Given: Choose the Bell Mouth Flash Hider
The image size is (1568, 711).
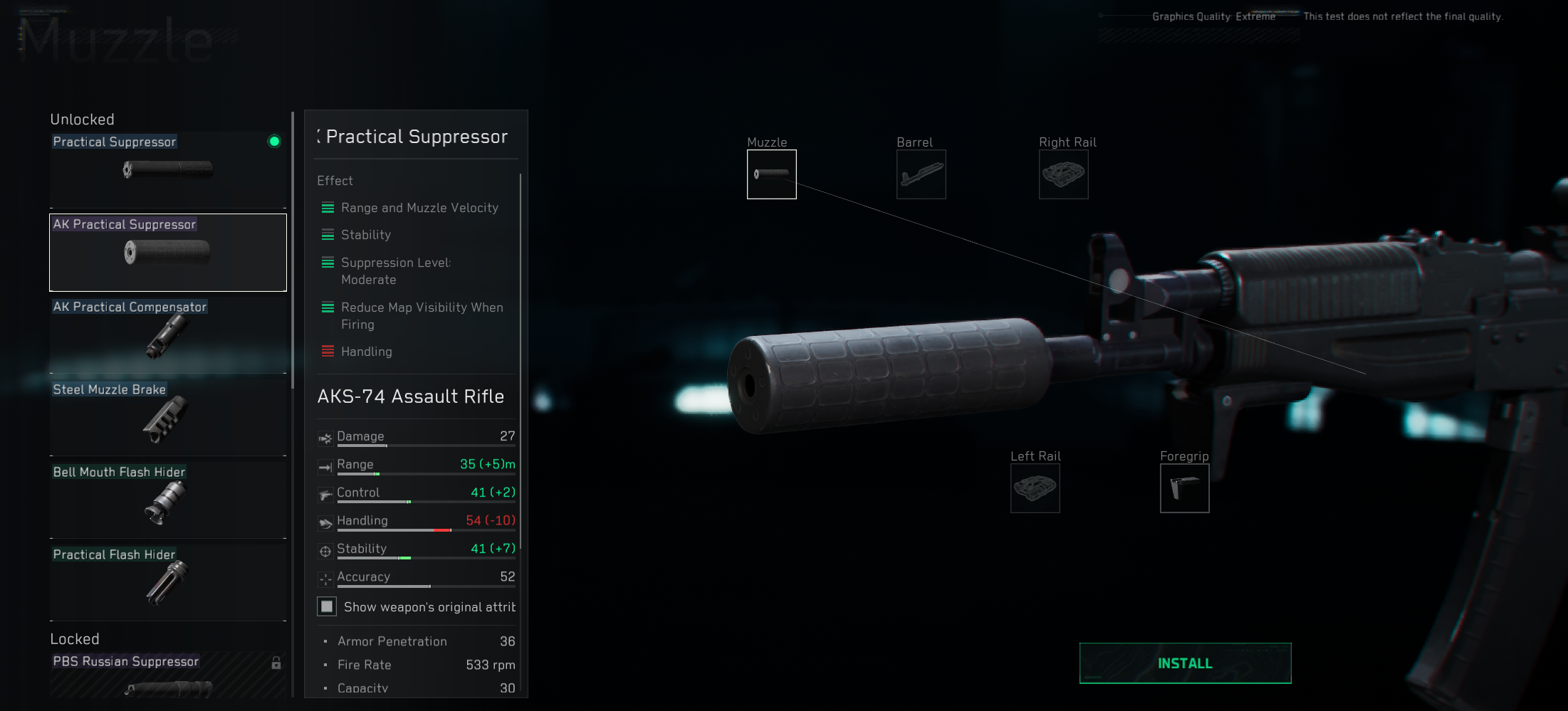Looking at the screenshot, I should tap(168, 500).
